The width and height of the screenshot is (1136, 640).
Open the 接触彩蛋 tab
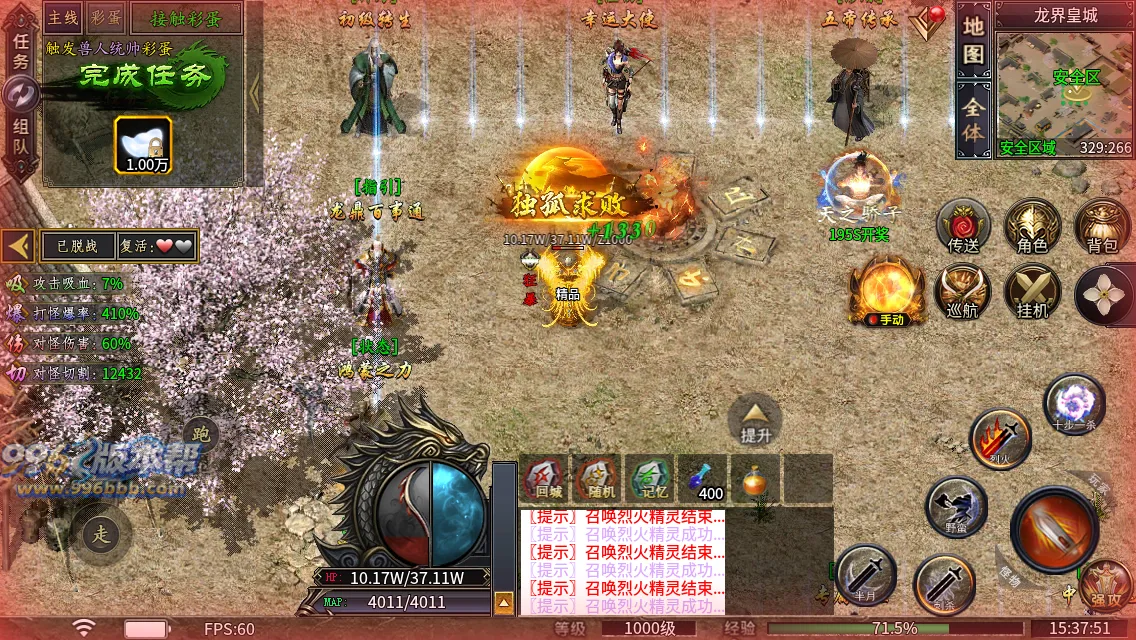point(182,17)
